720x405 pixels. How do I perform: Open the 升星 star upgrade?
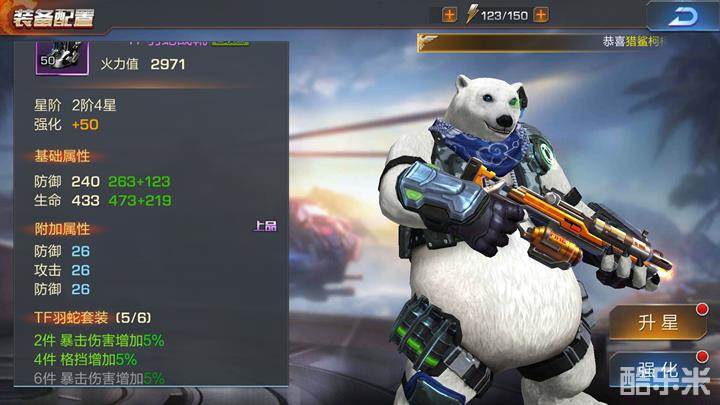pos(659,322)
